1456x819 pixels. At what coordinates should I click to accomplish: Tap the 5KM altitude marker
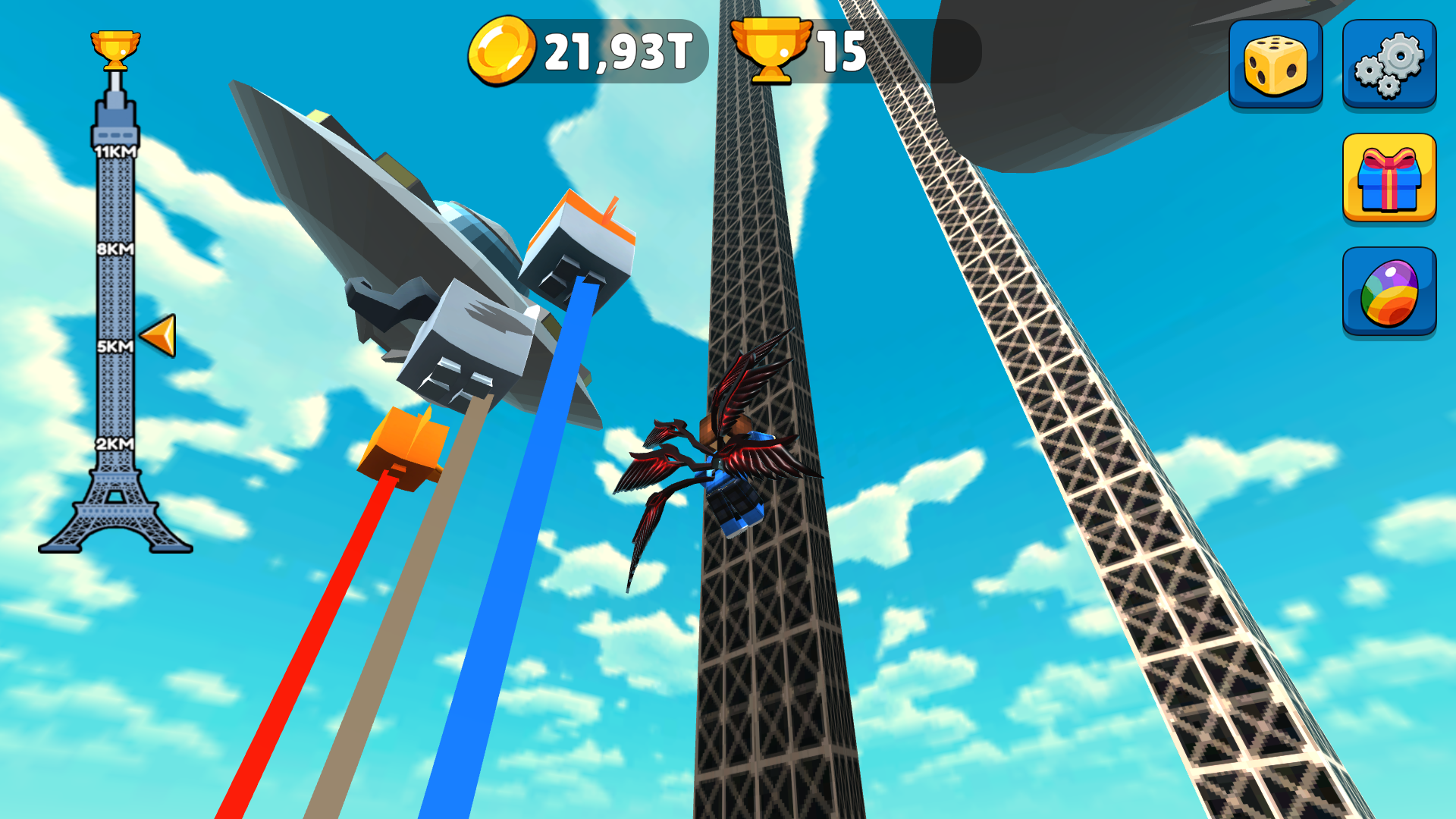tap(115, 345)
